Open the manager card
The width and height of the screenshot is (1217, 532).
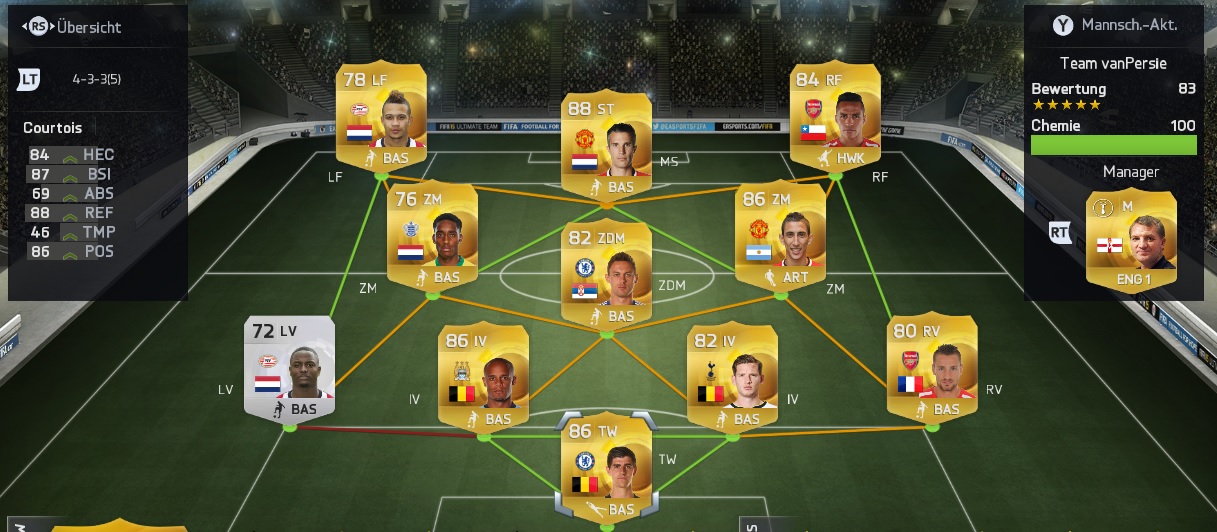coord(1131,241)
